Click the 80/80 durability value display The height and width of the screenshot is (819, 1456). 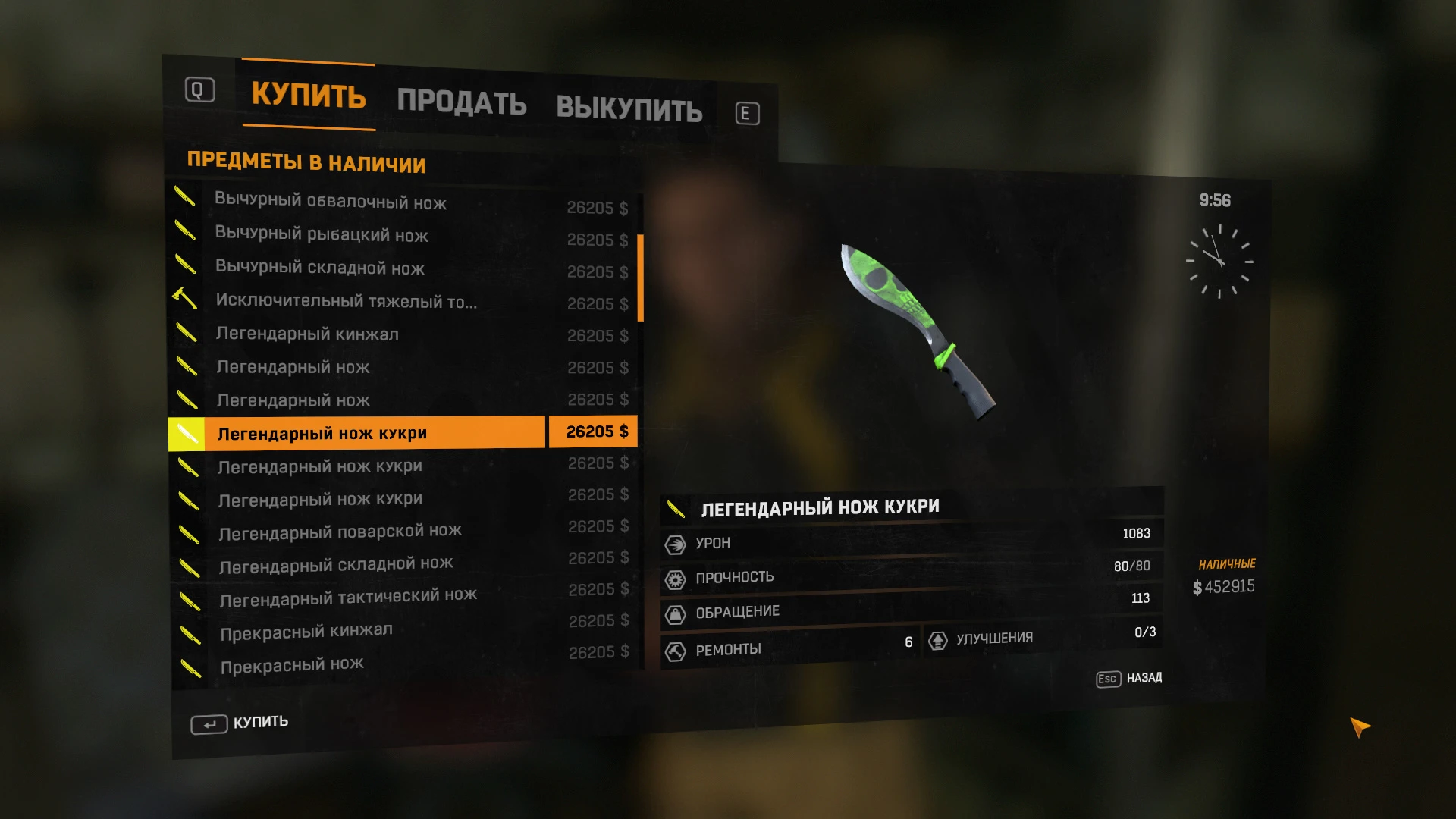pos(1132,566)
